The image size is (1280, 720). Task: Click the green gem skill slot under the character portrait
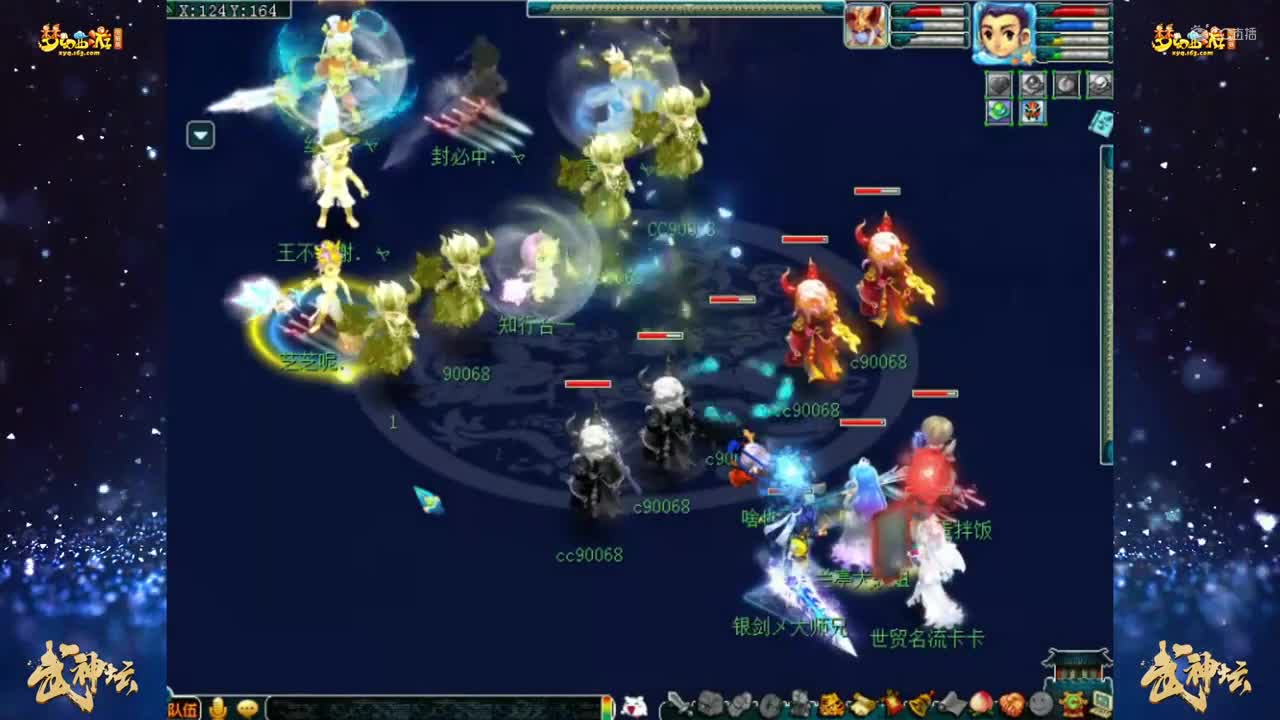pyautogui.click(x=999, y=112)
